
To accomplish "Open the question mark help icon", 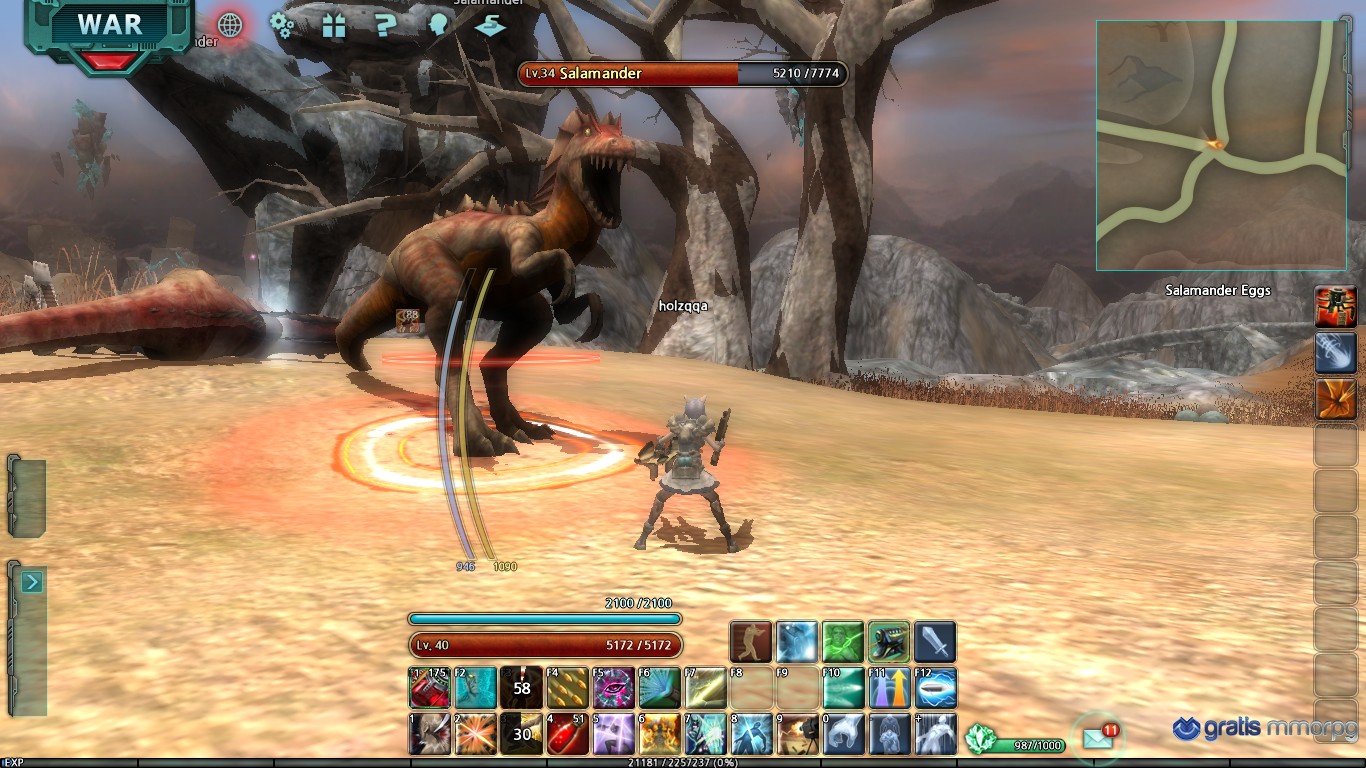I will pyautogui.click(x=385, y=26).
